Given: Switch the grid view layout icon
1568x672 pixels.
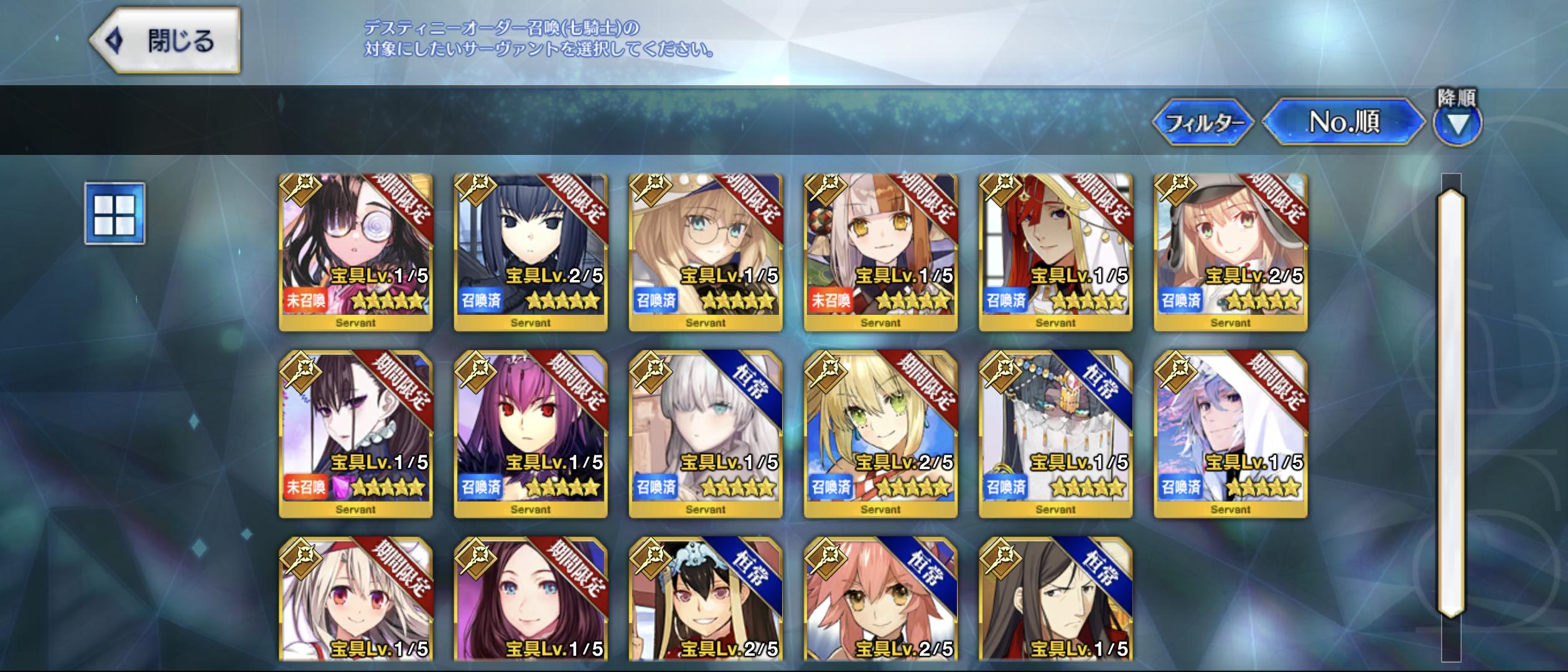Looking at the screenshot, I should pyautogui.click(x=115, y=213).
